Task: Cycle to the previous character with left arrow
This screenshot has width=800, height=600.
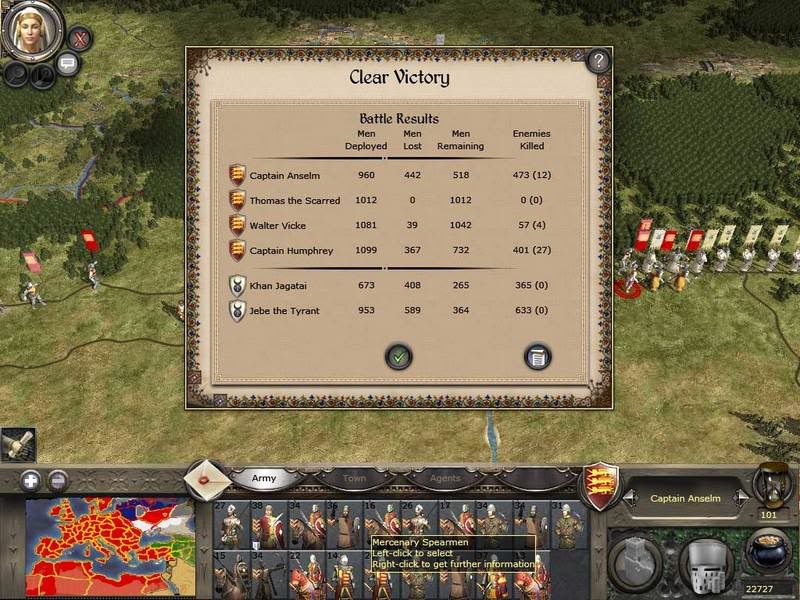Action: (x=629, y=497)
